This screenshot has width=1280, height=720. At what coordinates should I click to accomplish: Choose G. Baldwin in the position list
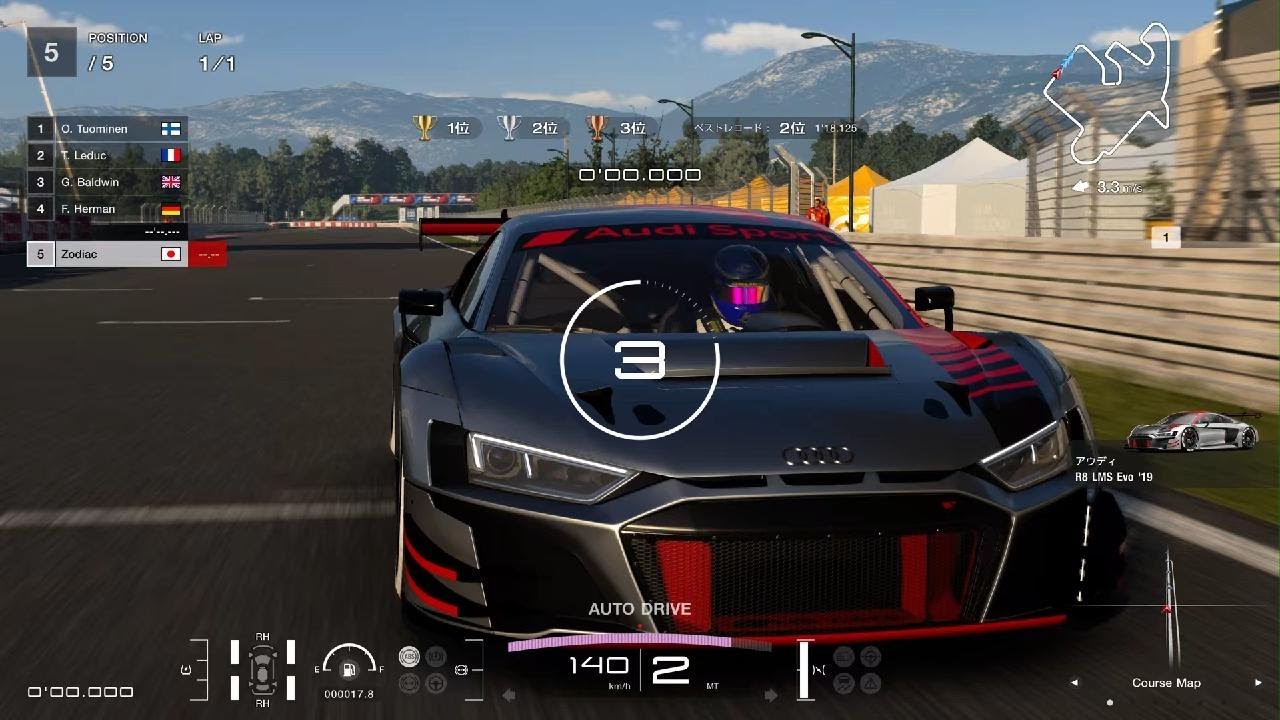(x=107, y=182)
